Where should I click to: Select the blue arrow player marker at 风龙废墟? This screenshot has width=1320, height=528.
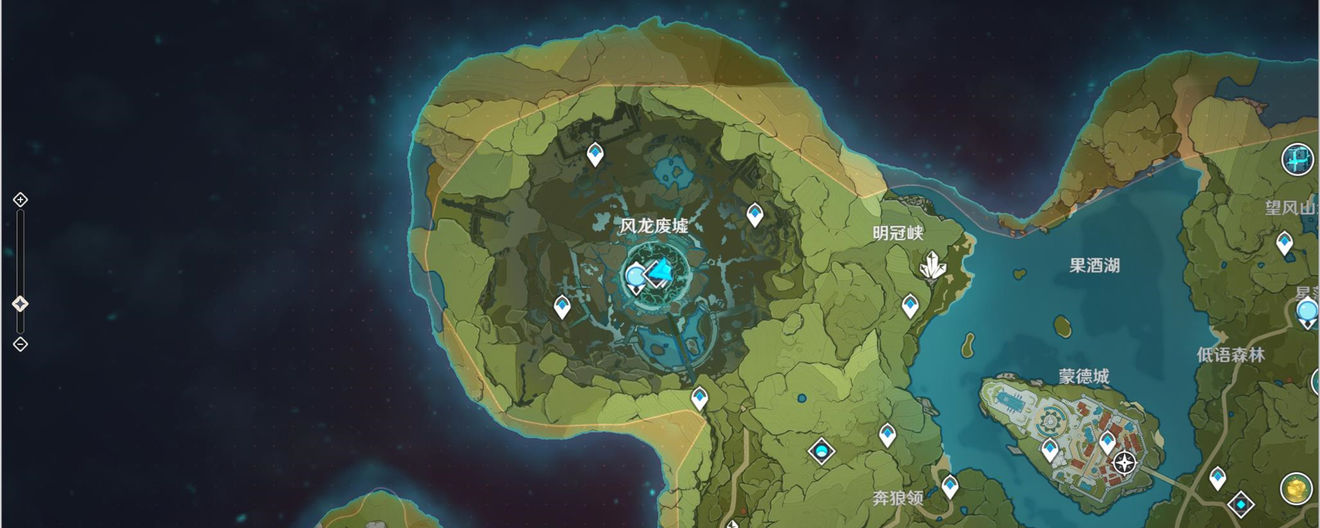[x=658, y=271]
